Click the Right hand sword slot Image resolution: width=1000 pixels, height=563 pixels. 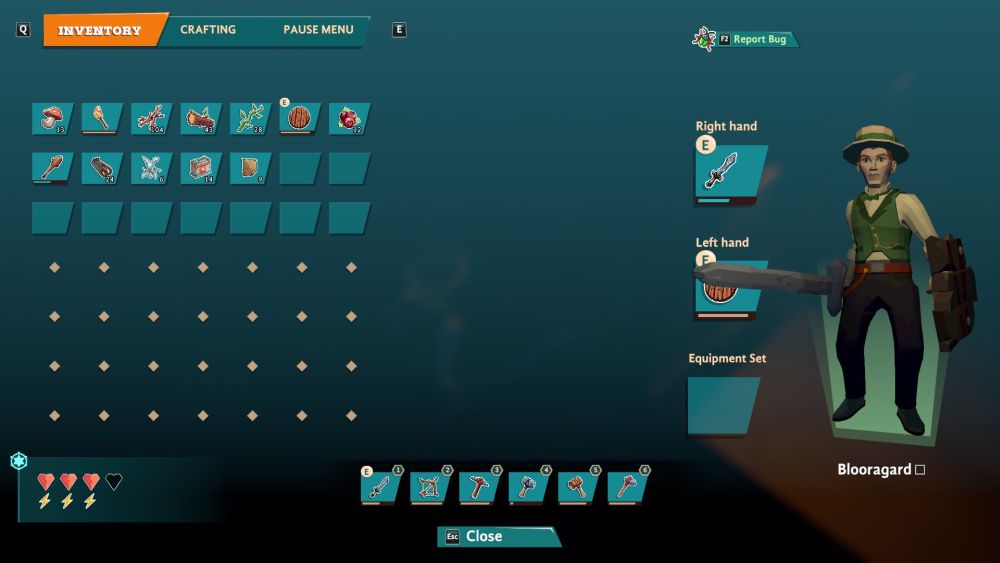(x=730, y=173)
